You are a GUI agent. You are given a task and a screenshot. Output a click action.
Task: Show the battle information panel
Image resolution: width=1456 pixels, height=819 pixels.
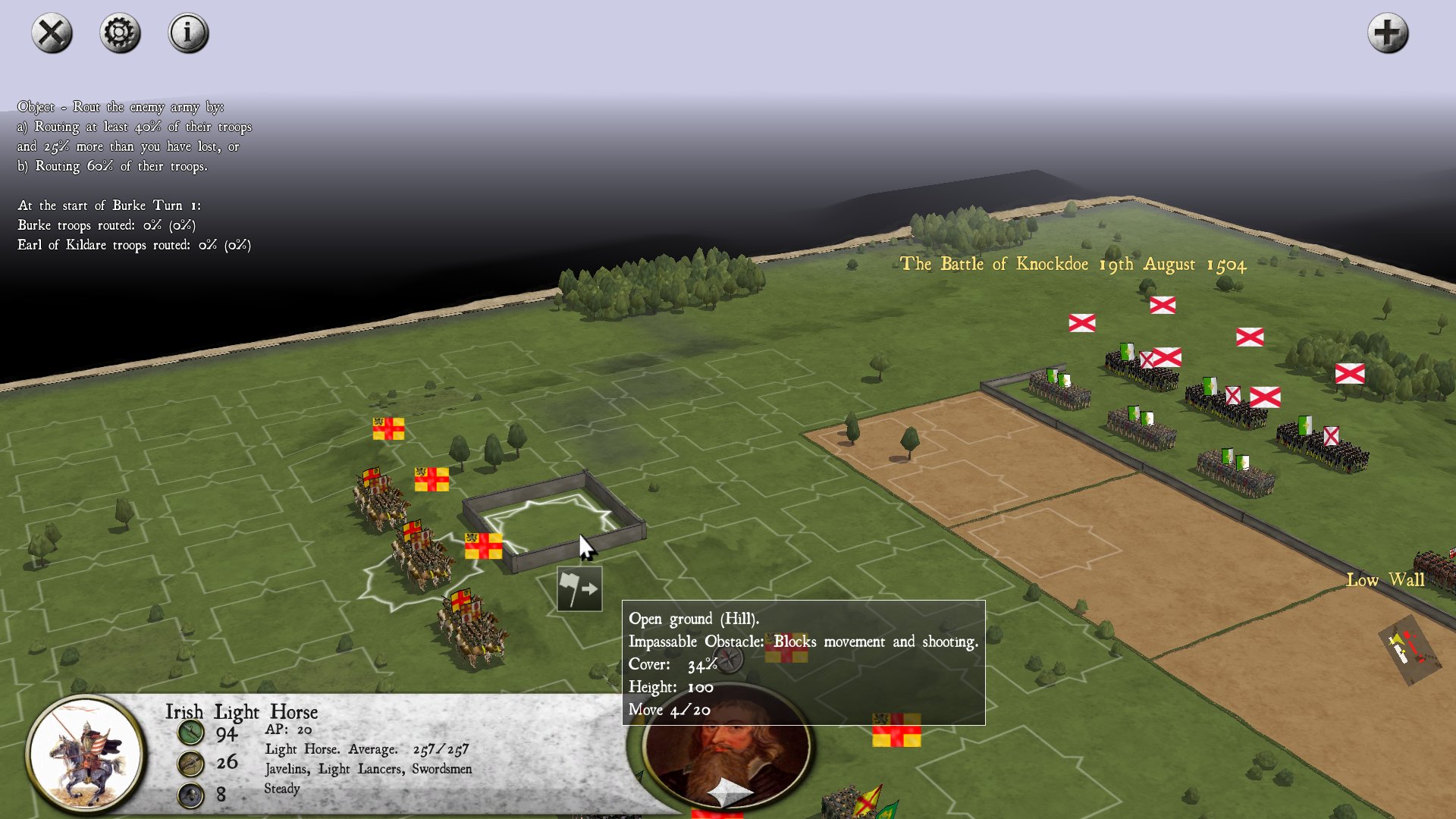[x=188, y=33]
